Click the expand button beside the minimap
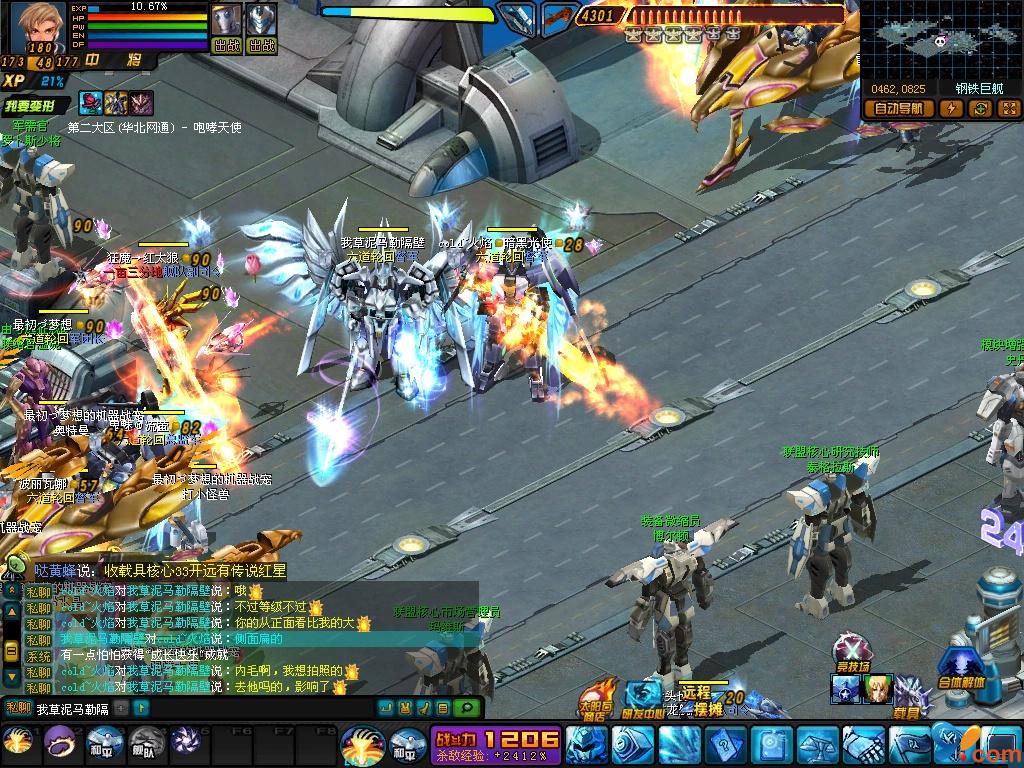1024x768 pixels. point(1008,108)
